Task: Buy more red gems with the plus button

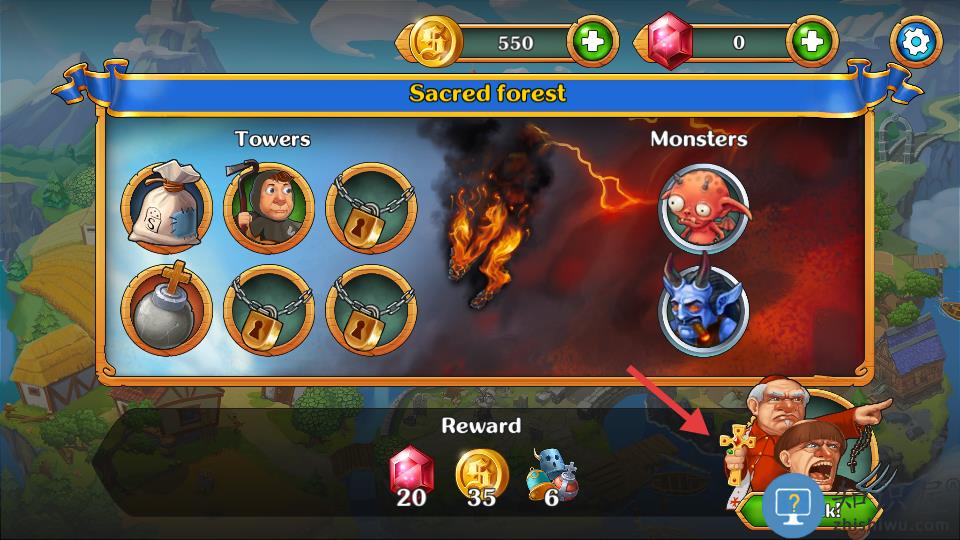Action: click(x=811, y=42)
